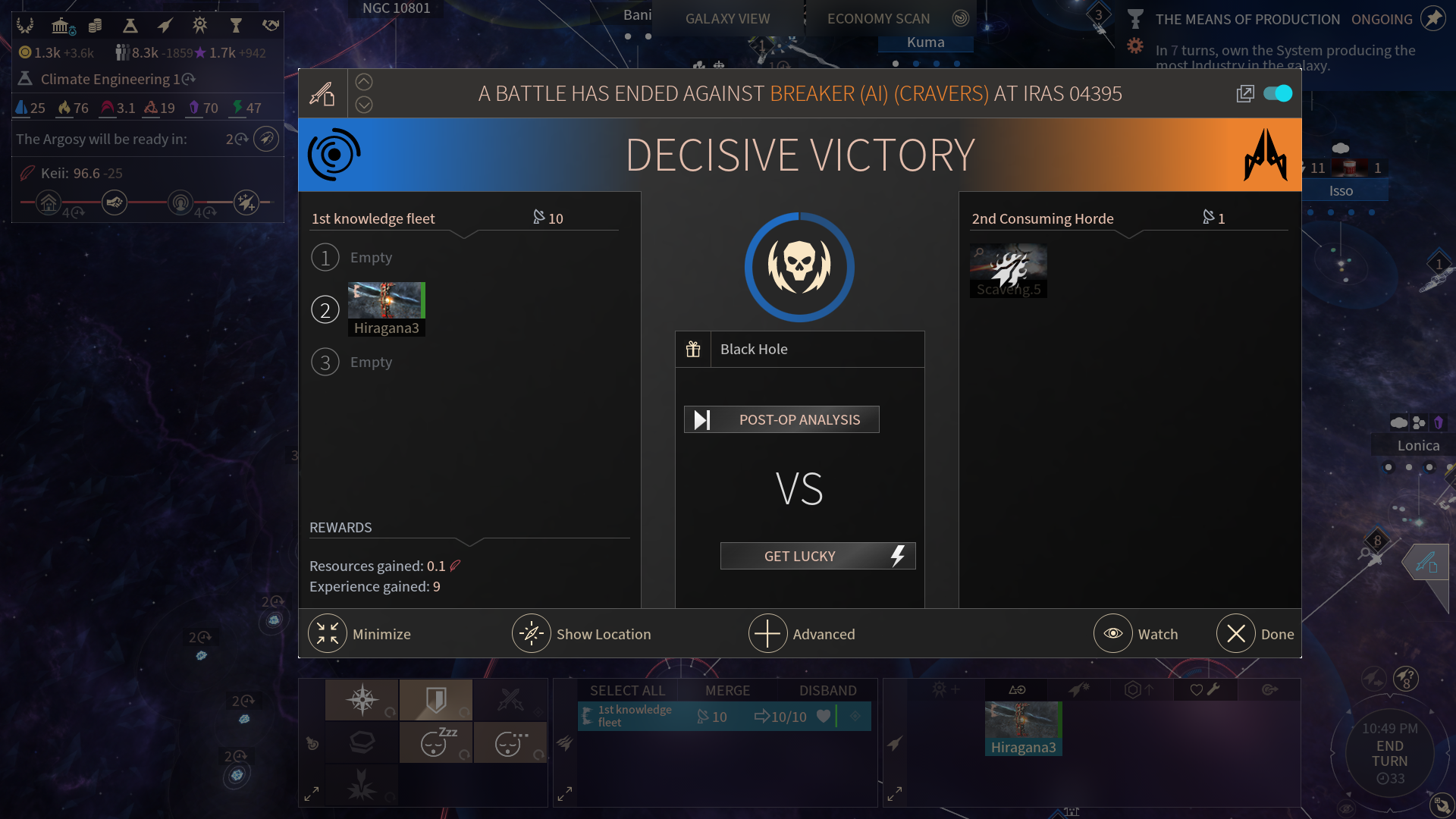Viewport: 1456px width, 819px height.
Task: Inspect the enemy Scavenger ship thumbnail
Action: pos(1008,271)
